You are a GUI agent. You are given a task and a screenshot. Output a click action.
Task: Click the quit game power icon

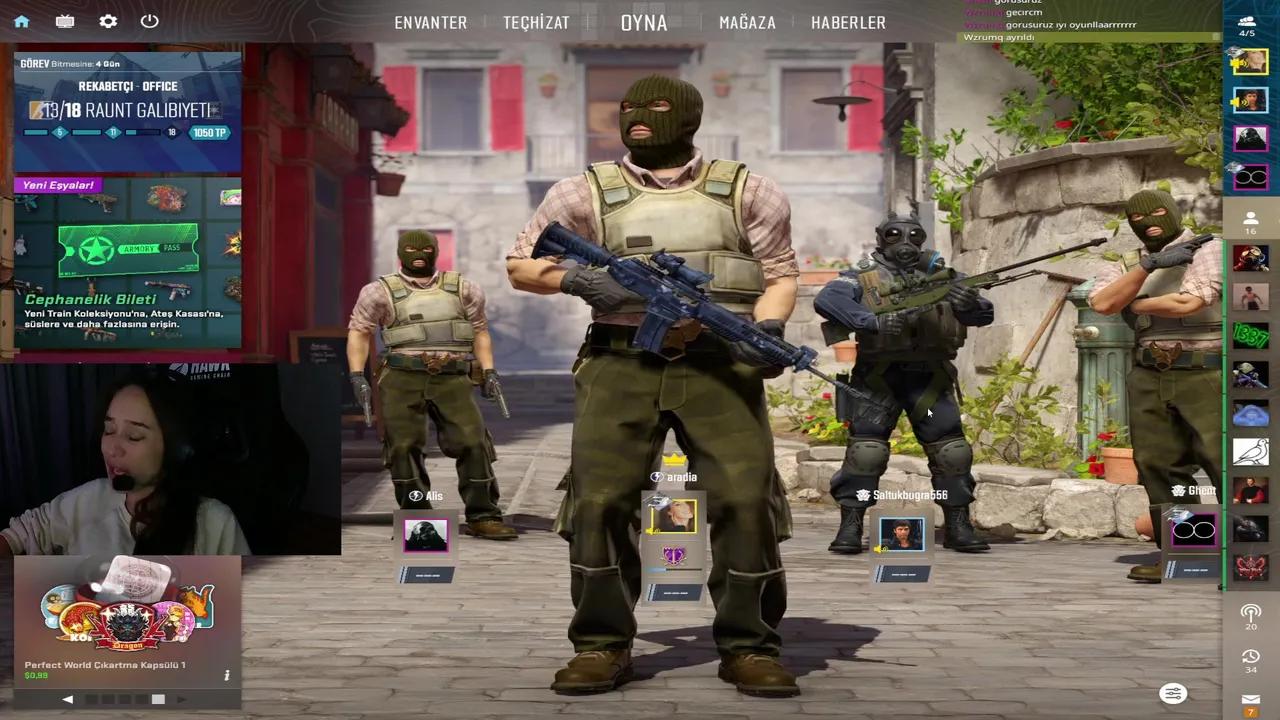tap(150, 21)
